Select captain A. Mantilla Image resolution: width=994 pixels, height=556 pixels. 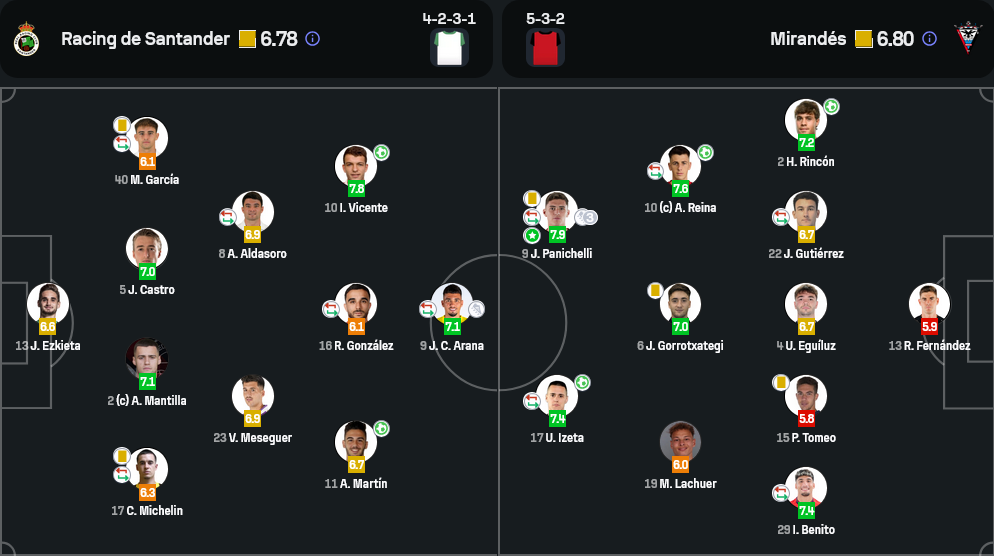click(147, 360)
